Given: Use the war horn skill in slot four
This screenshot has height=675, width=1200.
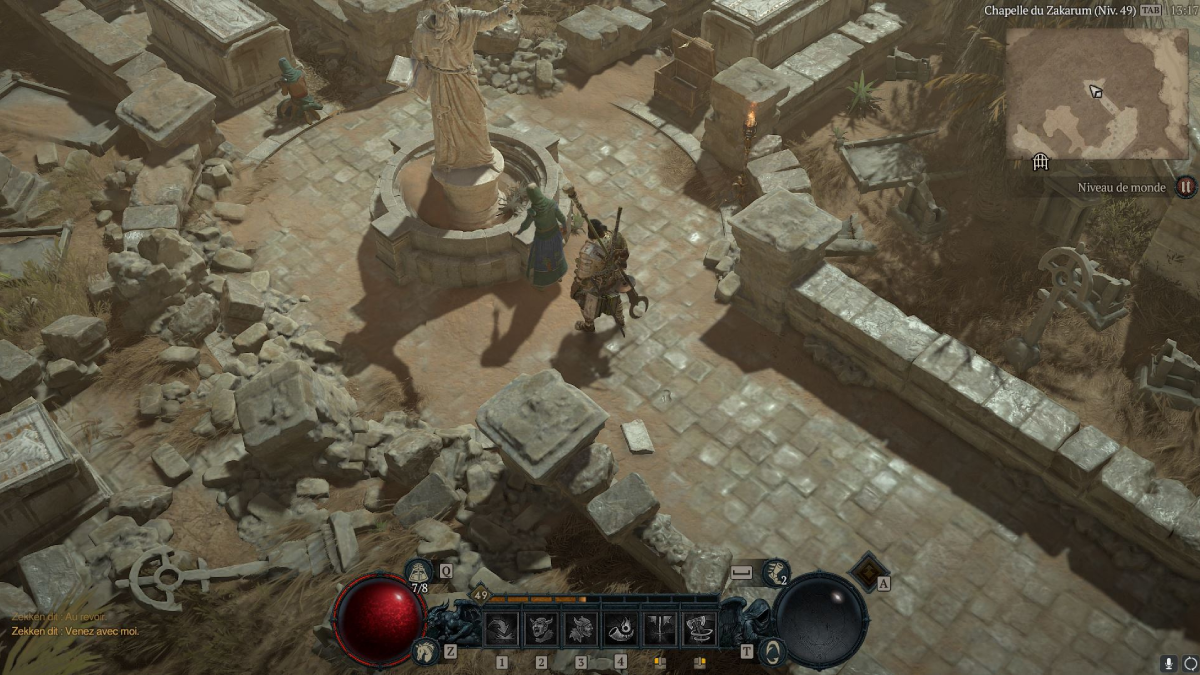Looking at the screenshot, I should [x=620, y=629].
